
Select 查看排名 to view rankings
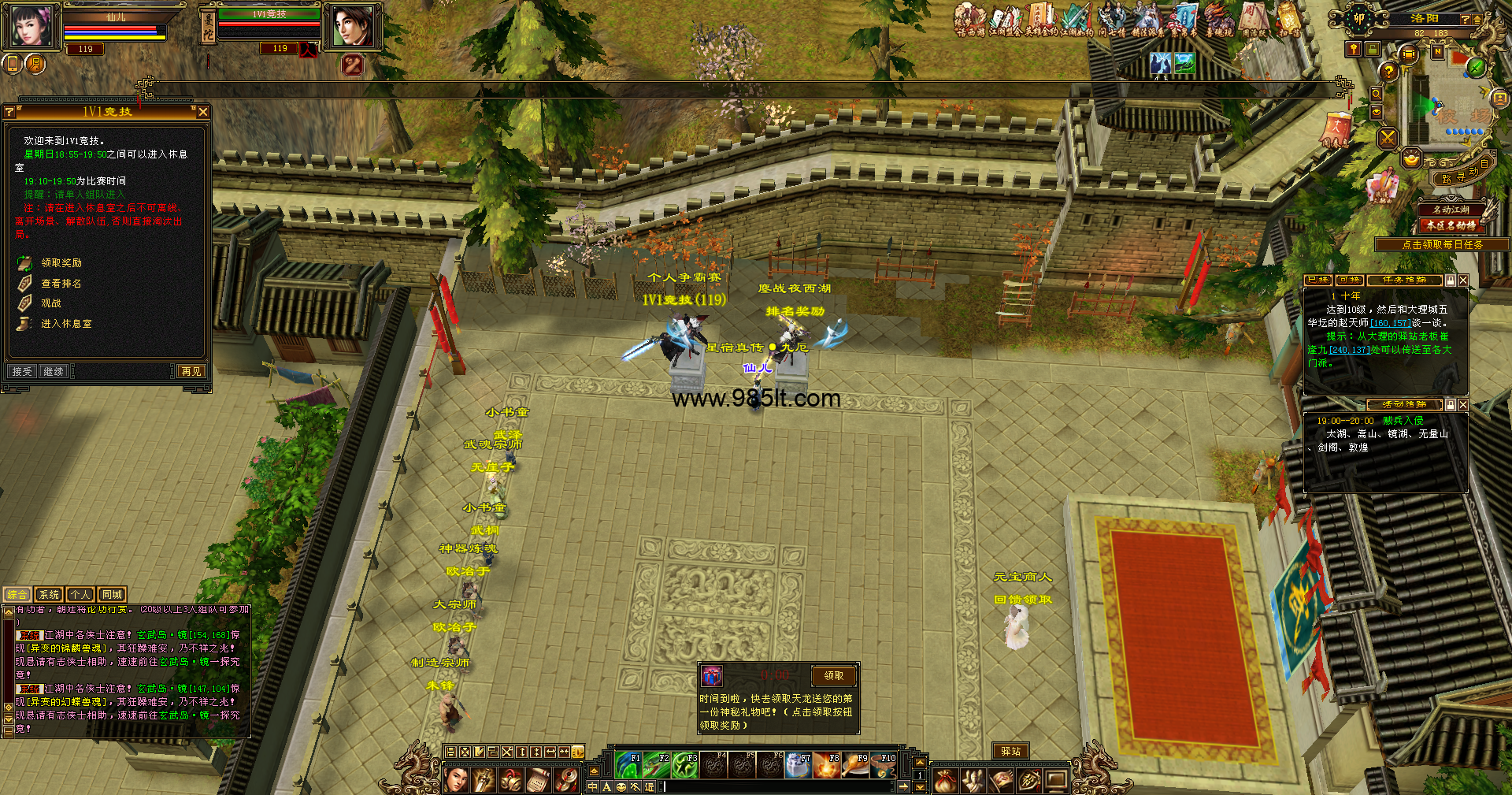click(x=61, y=284)
